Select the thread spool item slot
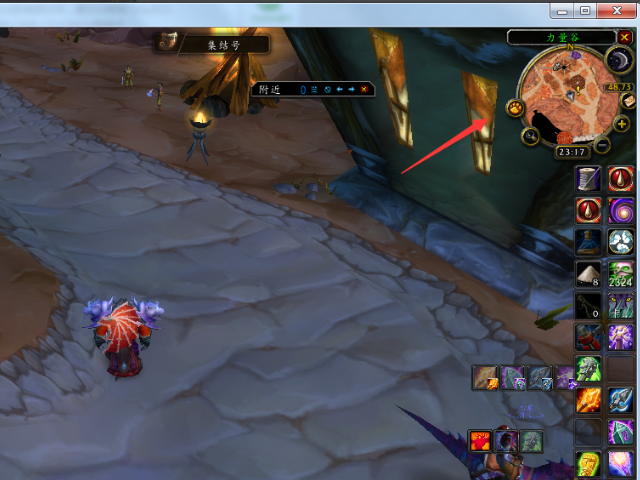 [x=588, y=178]
